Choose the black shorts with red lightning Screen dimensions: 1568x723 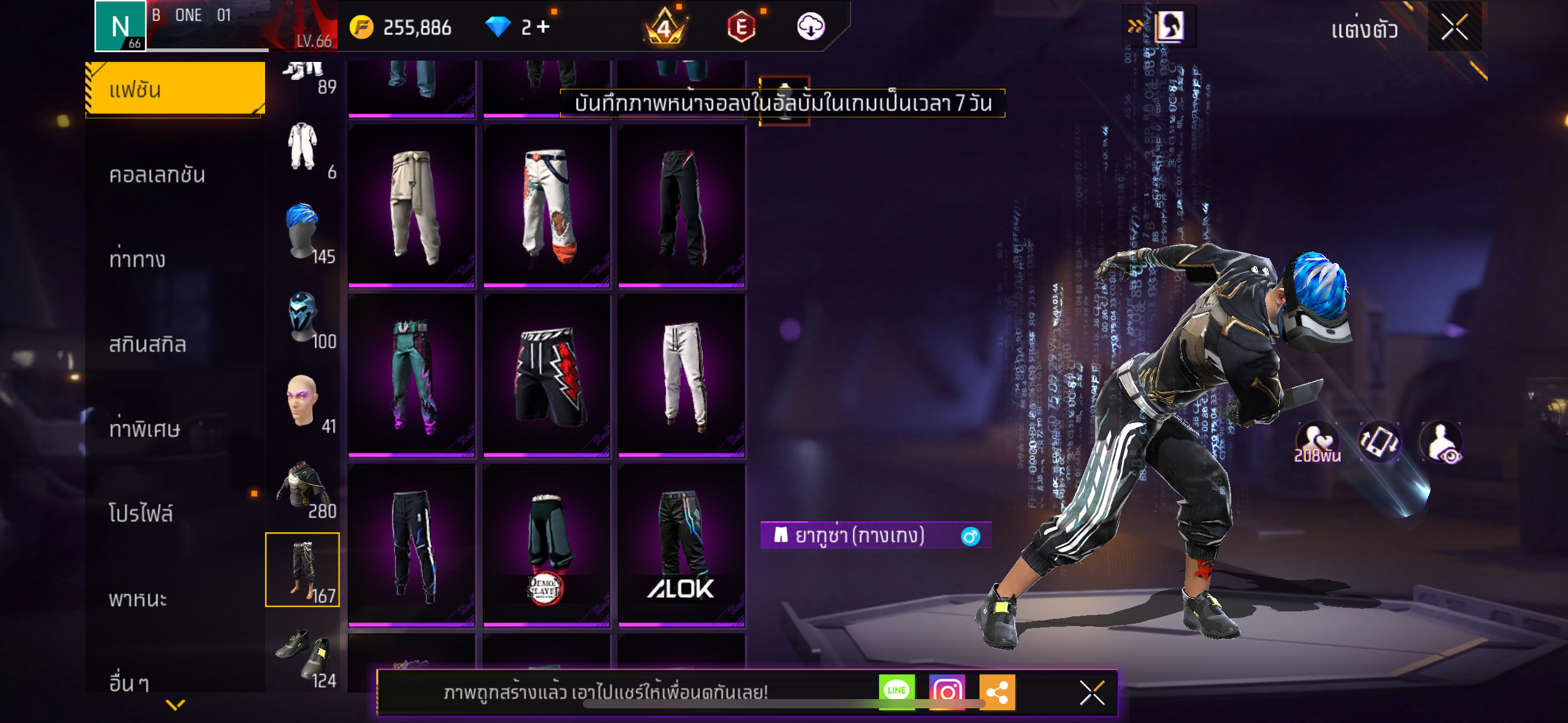tap(546, 375)
